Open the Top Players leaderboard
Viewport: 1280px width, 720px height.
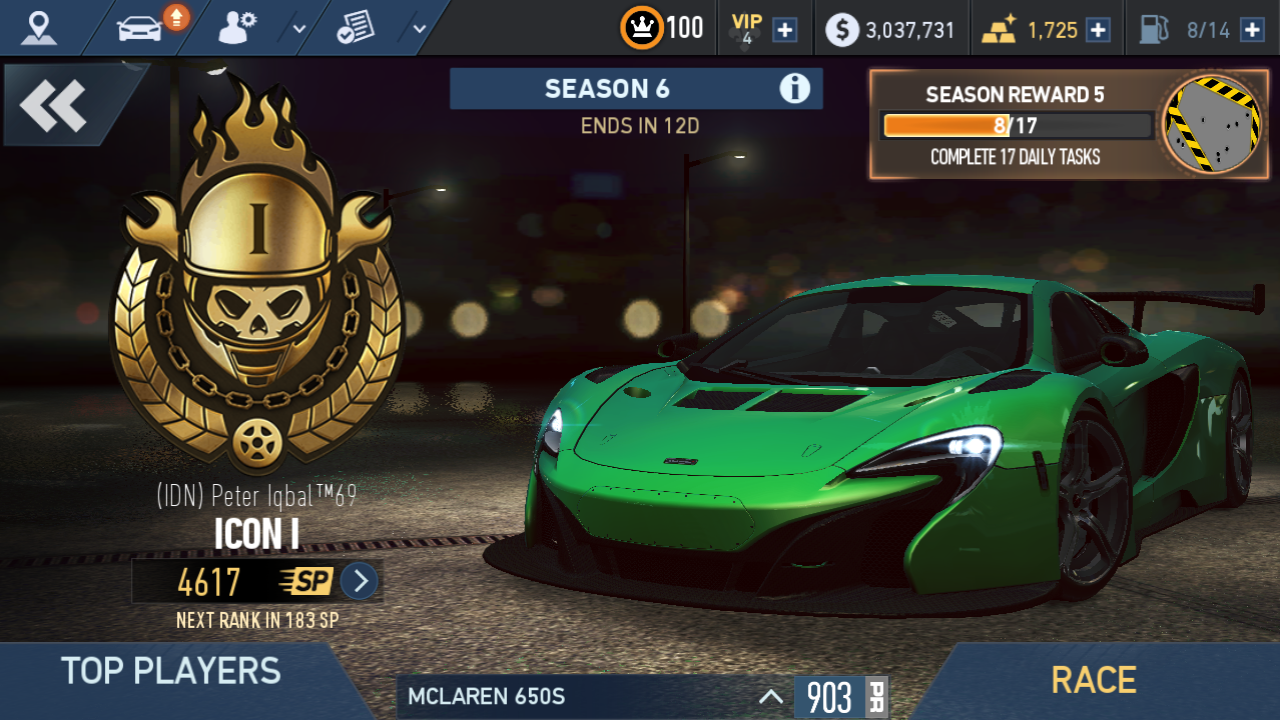pyautogui.click(x=171, y=671)
